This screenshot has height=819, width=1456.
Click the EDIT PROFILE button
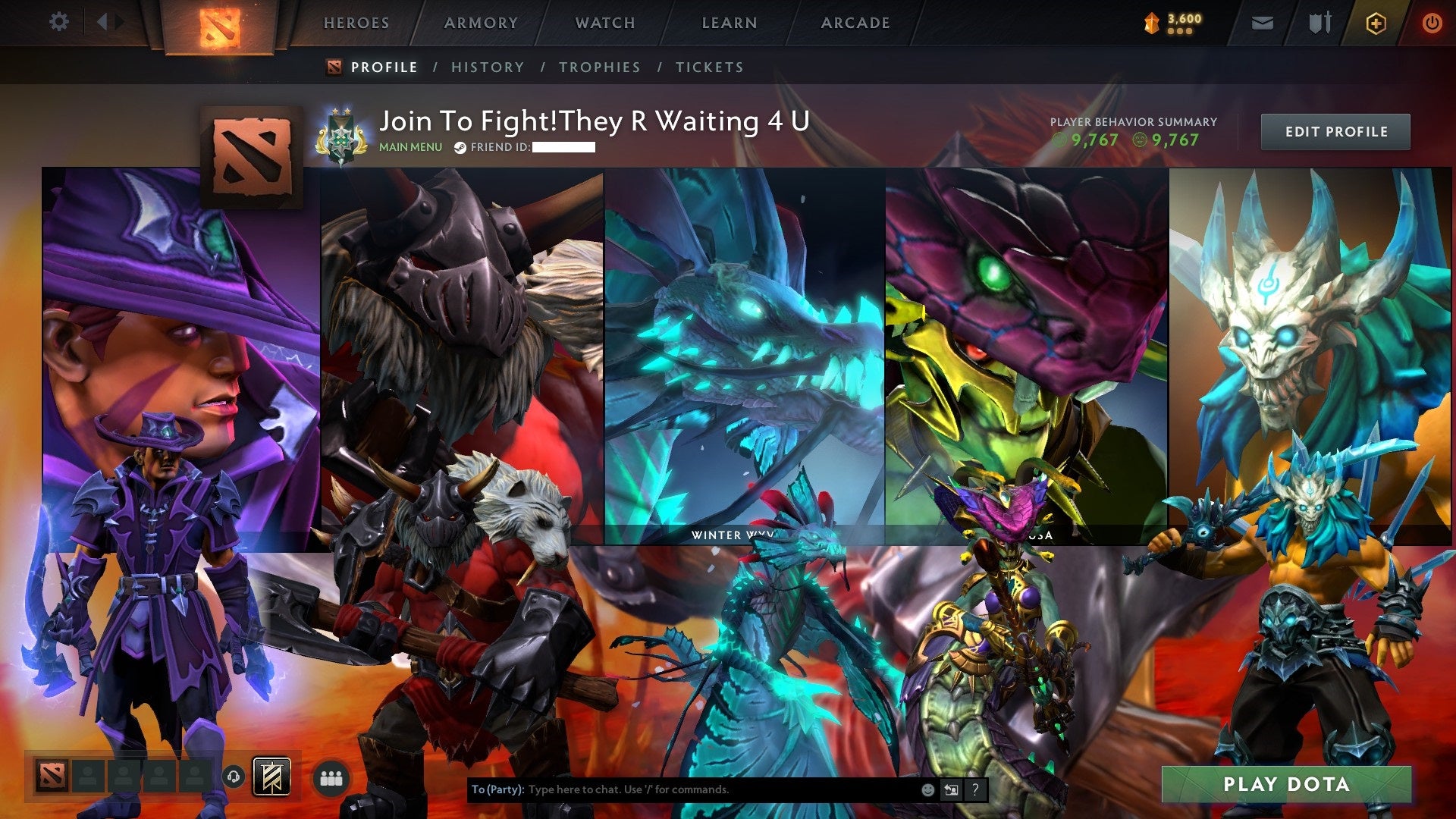click(1335, 131)
